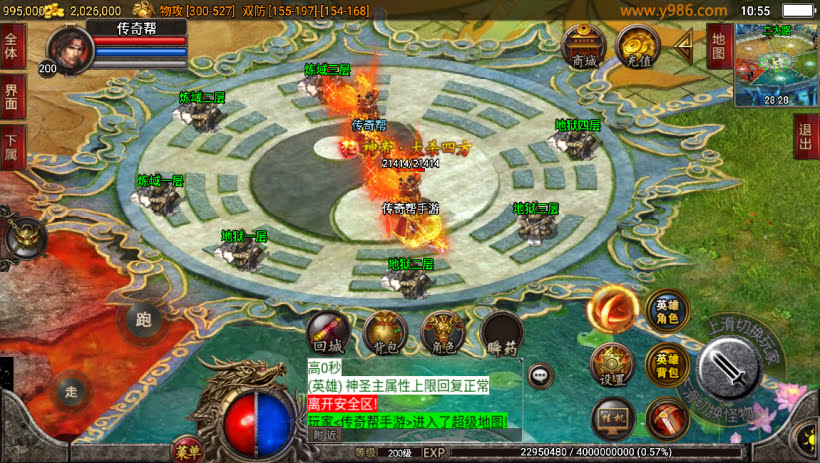Image resolution: width=820 pixels, height=463 pixels.
Task: Open the chat speech bubble button
Action: point(541,375)
